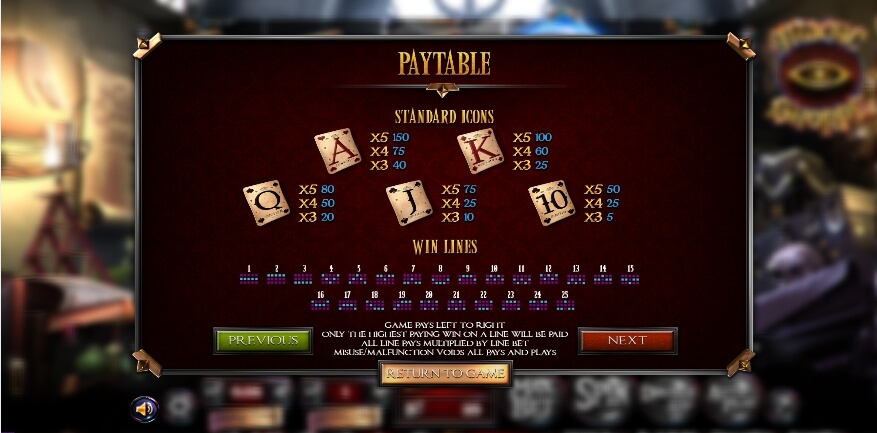This screenshot has width=877, height=433.
Task: Click Return to Game button
Action: click(x=445, y=373)
